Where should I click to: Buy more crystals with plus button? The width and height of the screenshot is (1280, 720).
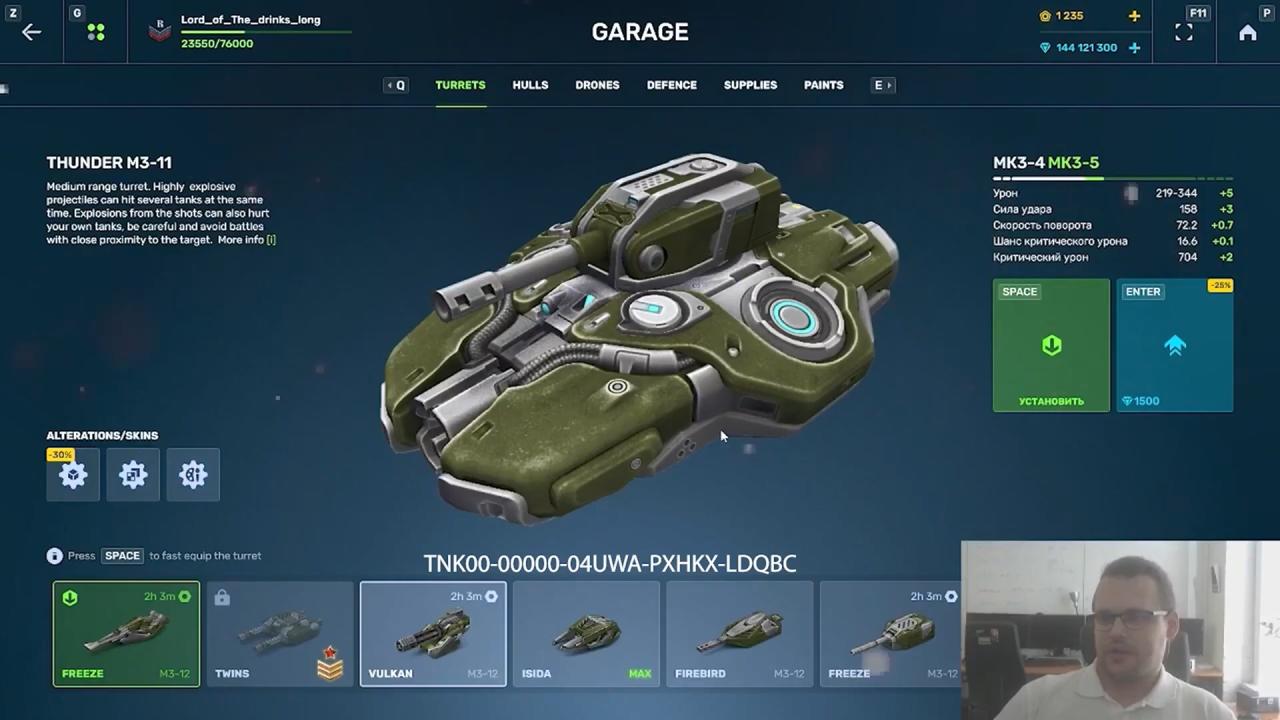1134,48
